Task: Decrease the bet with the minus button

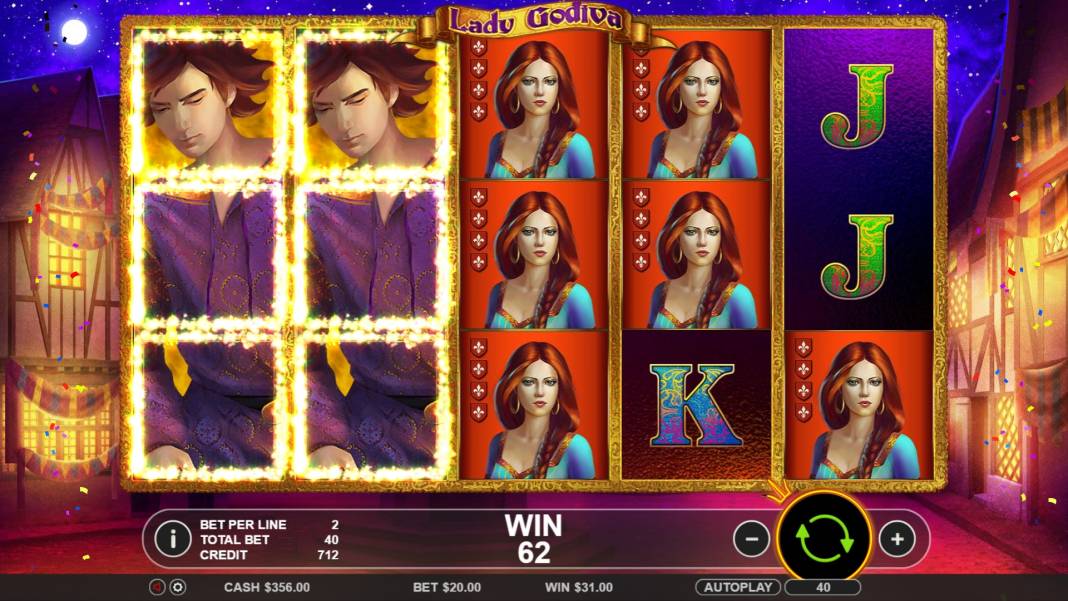Action: pyautogui.click(x=752, y=539)
